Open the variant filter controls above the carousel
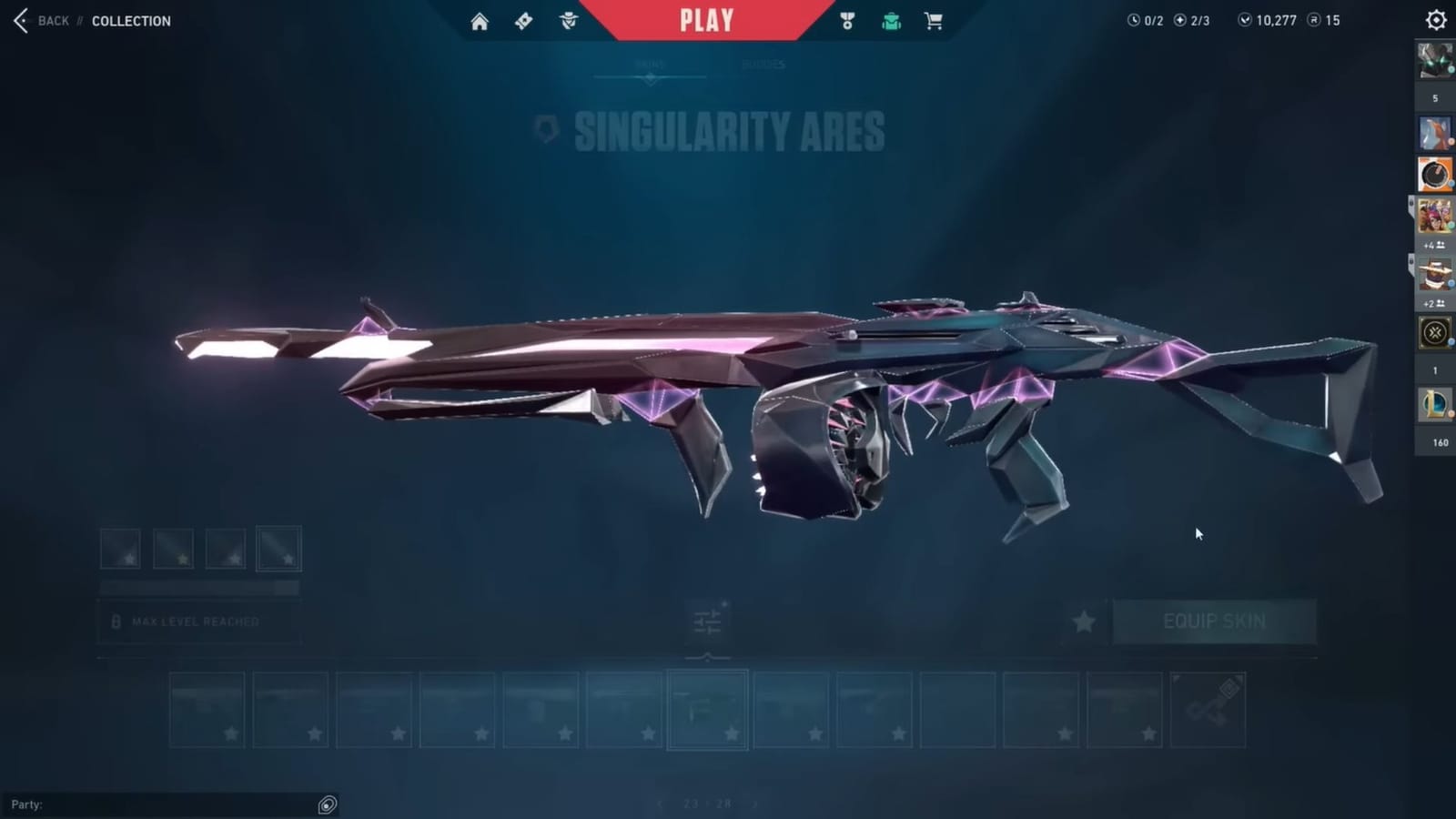1456x819 pixels. (708, 620)
